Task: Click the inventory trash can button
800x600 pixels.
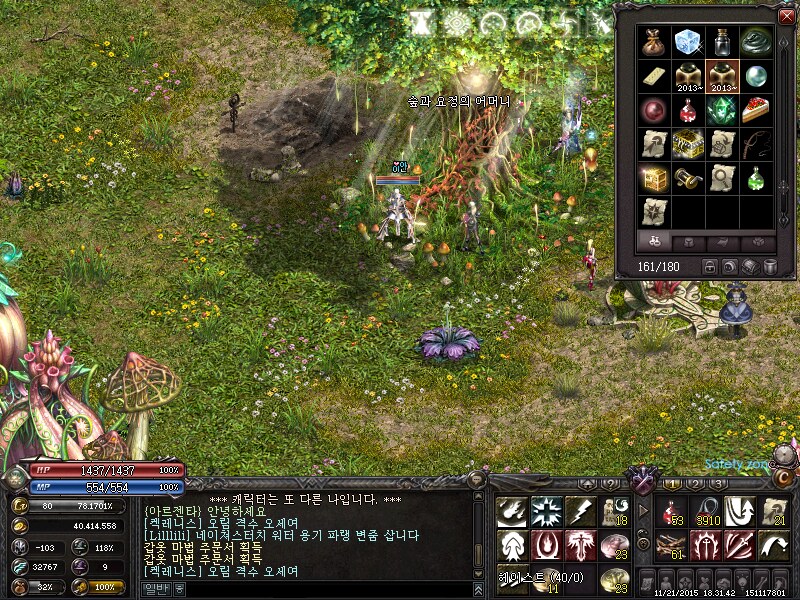Action: (770, 267)
